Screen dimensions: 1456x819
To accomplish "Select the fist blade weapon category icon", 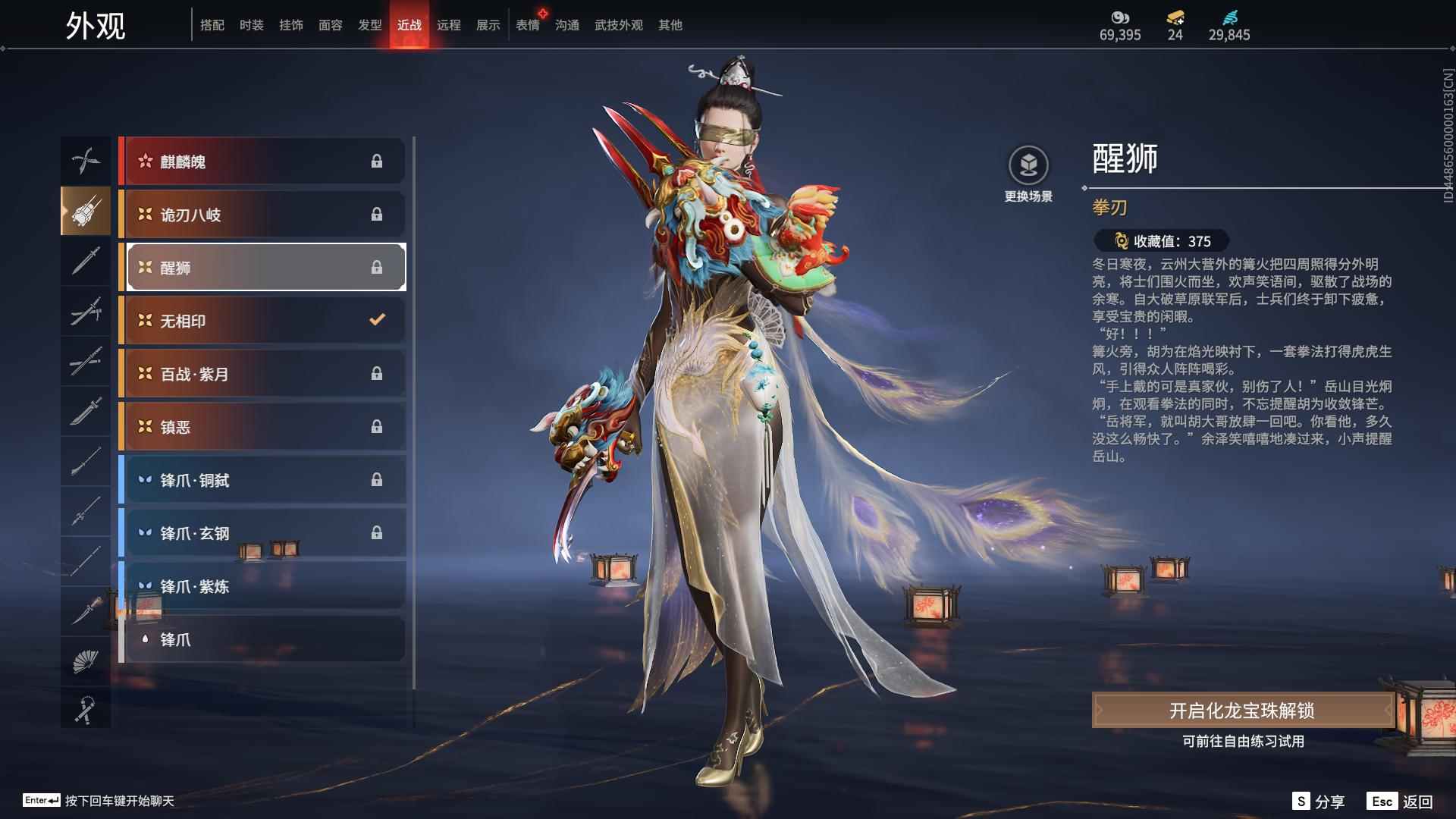I will [x=86, y=212].
